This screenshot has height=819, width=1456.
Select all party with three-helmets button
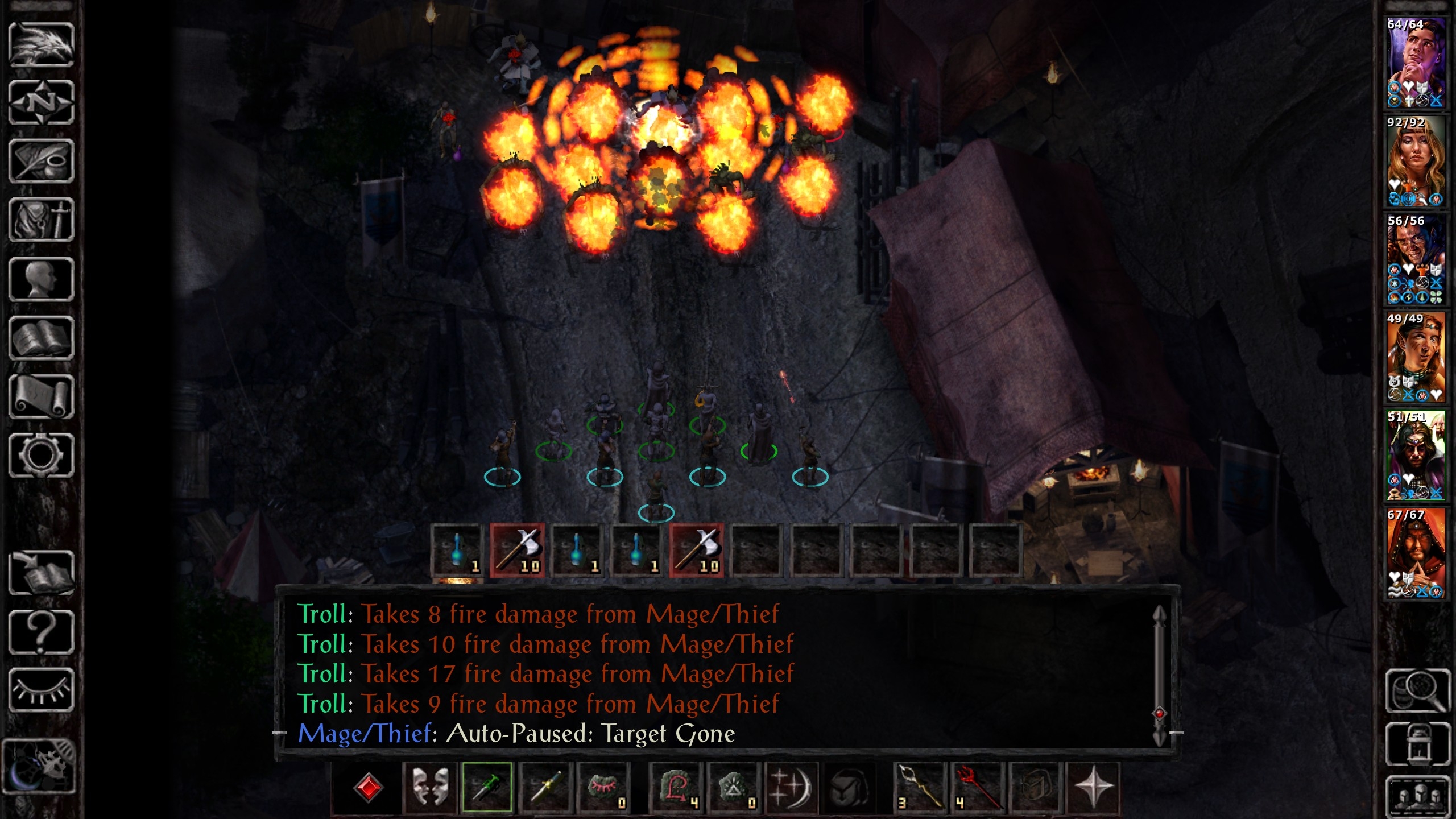pos(1417,796)
